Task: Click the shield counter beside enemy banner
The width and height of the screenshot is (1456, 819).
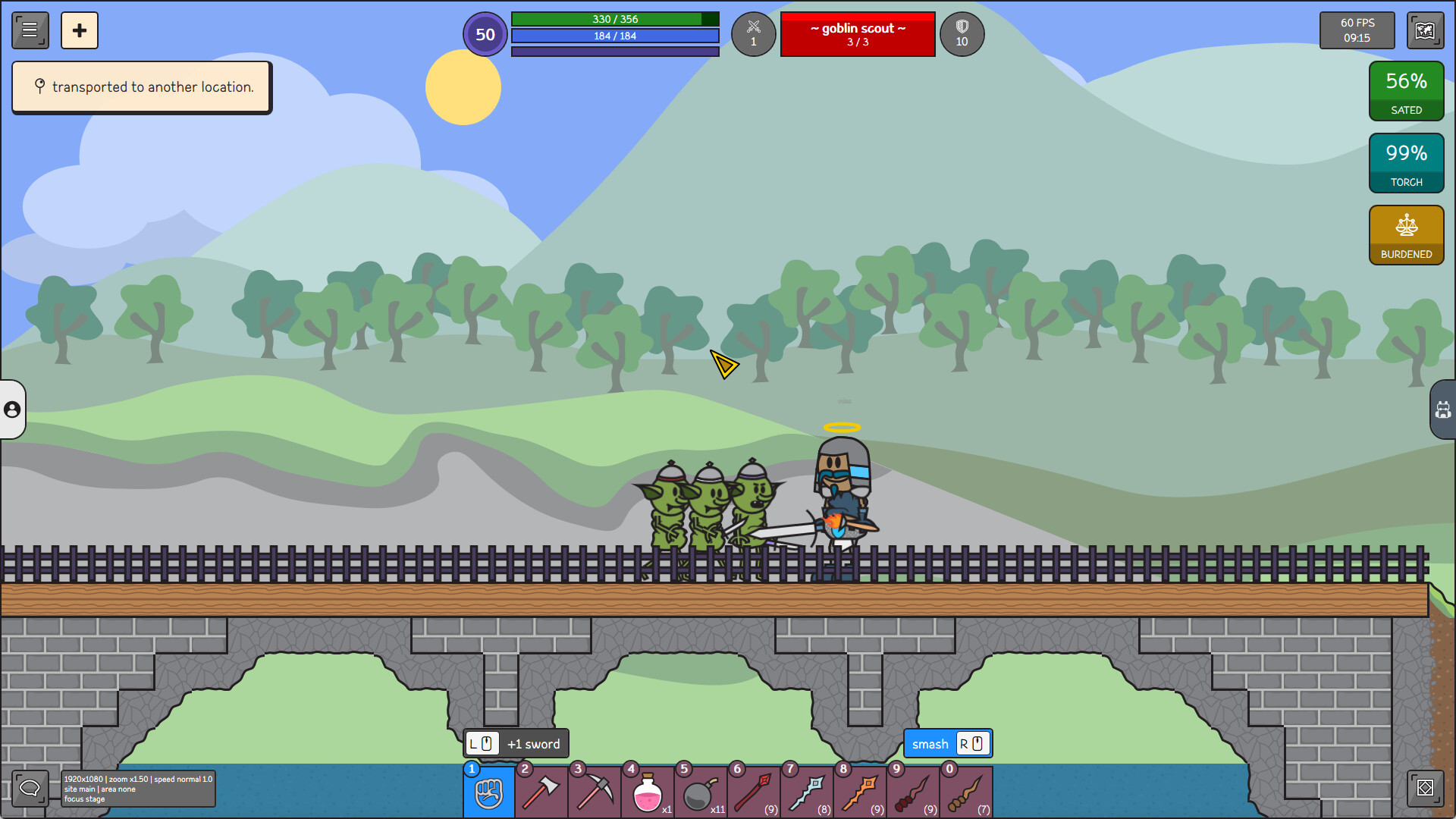Action: (962, 34)
